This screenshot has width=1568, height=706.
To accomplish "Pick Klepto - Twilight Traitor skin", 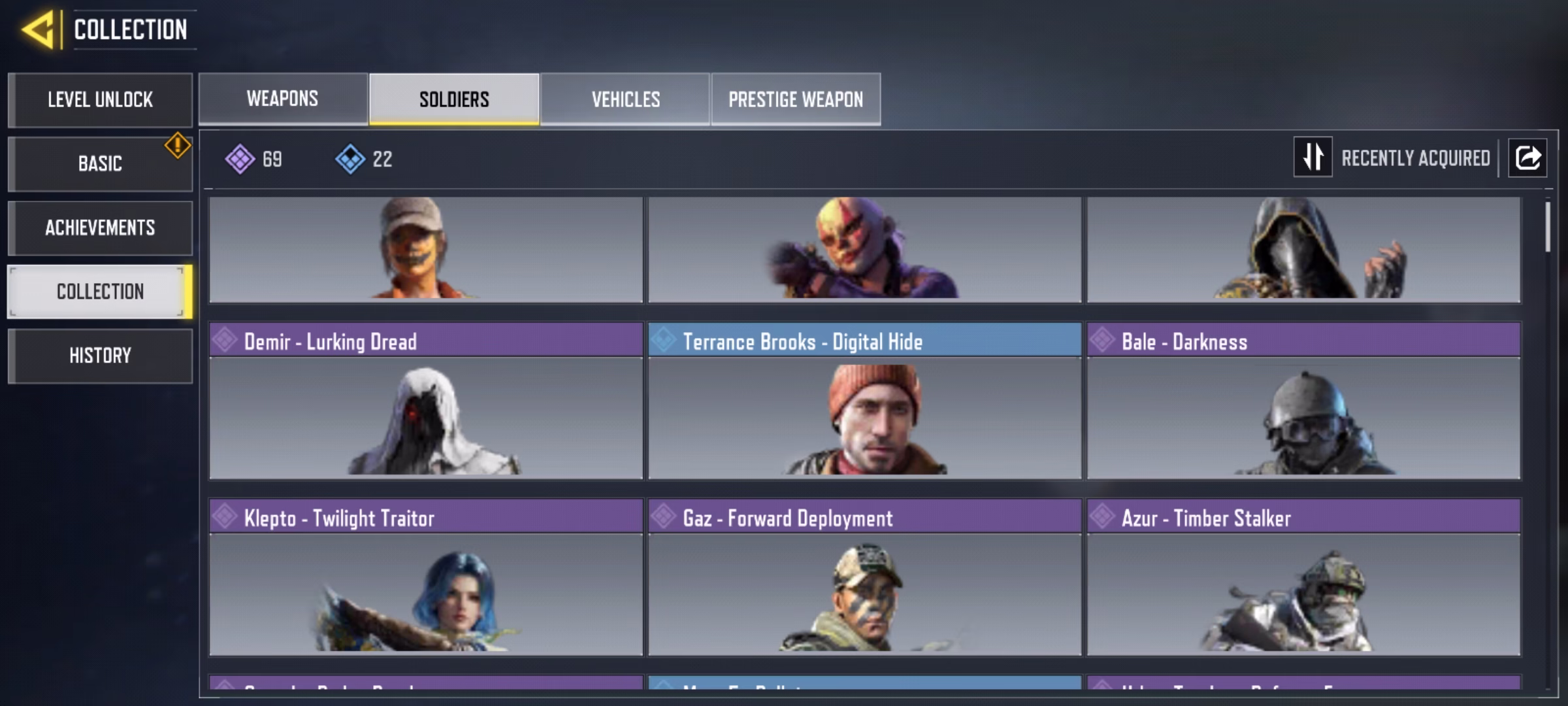I will pos(426,577).
